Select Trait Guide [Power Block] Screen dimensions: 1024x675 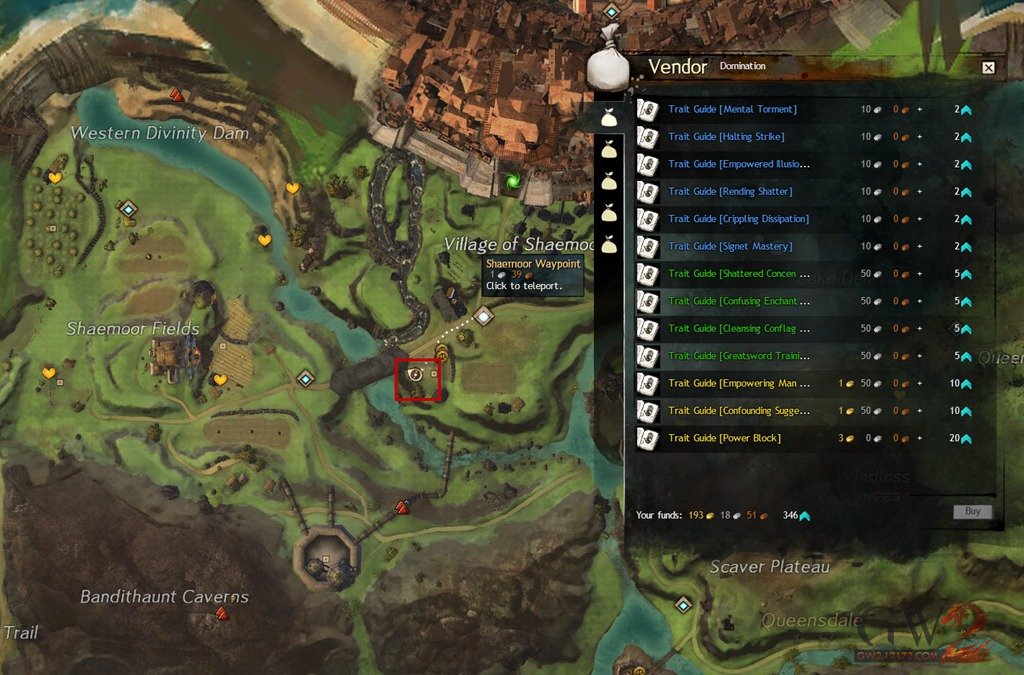click(724, 438)
